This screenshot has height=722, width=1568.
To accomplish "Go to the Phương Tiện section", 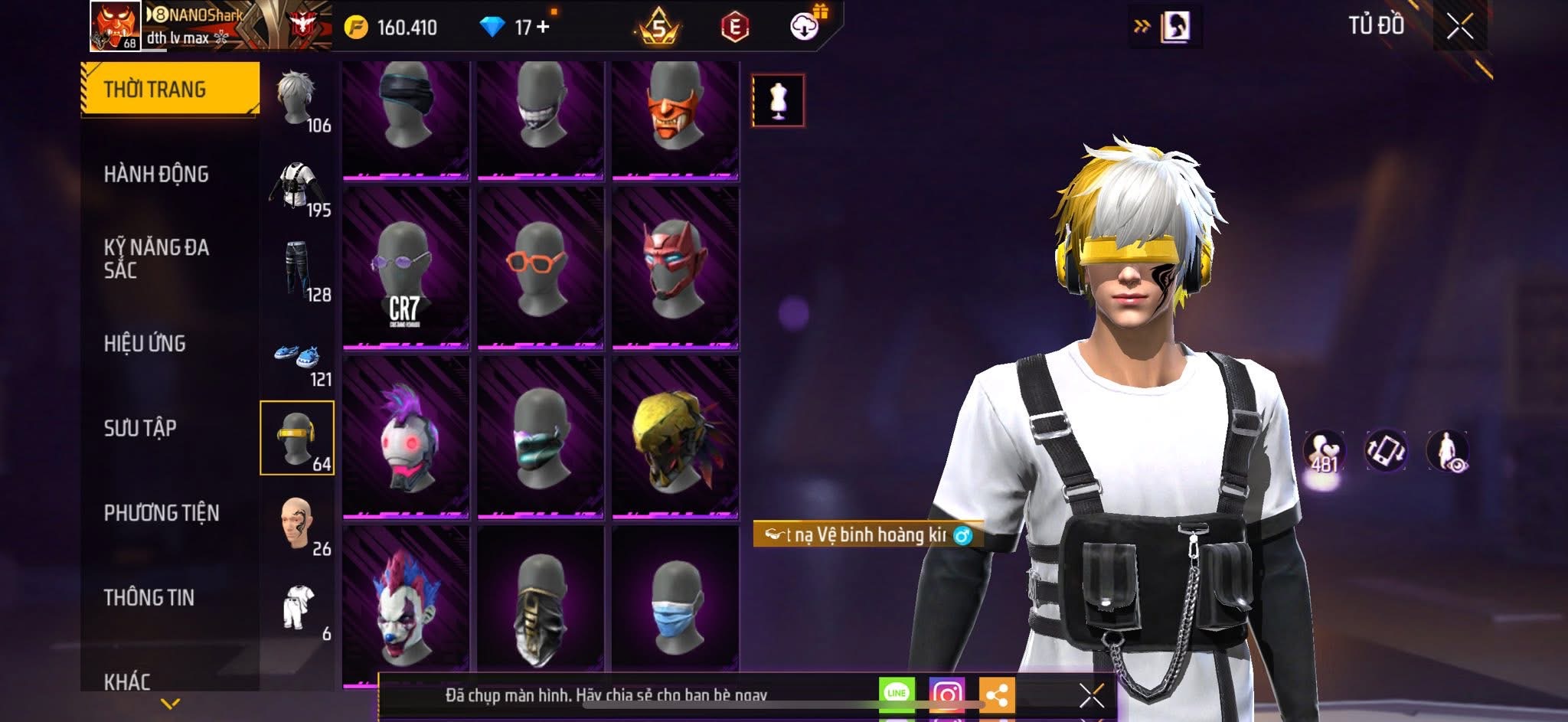I will [x=162, y=513].
